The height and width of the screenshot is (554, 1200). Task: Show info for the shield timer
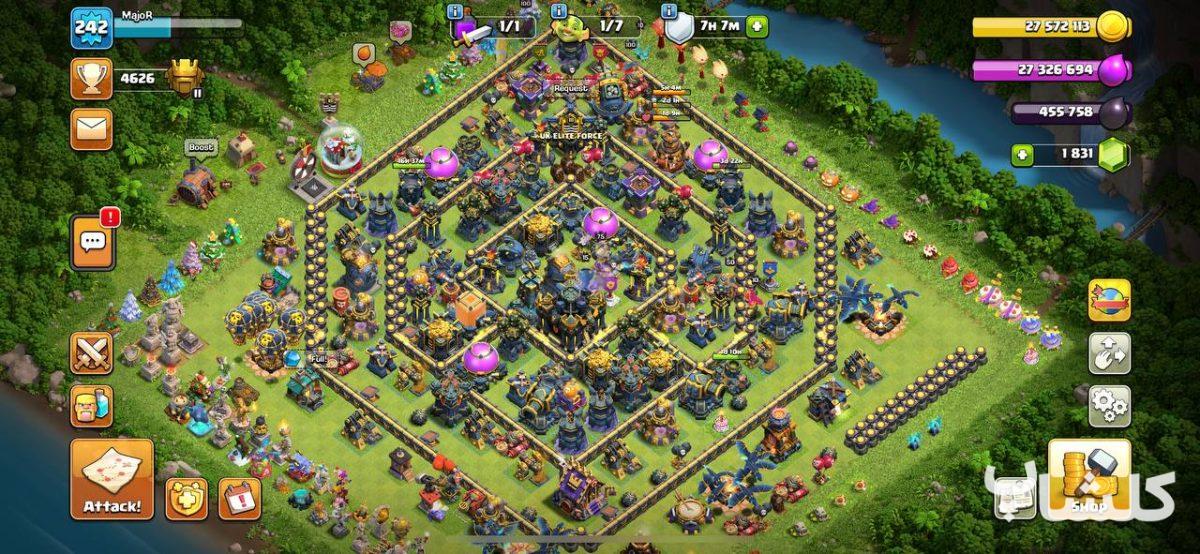coord(667,11)
